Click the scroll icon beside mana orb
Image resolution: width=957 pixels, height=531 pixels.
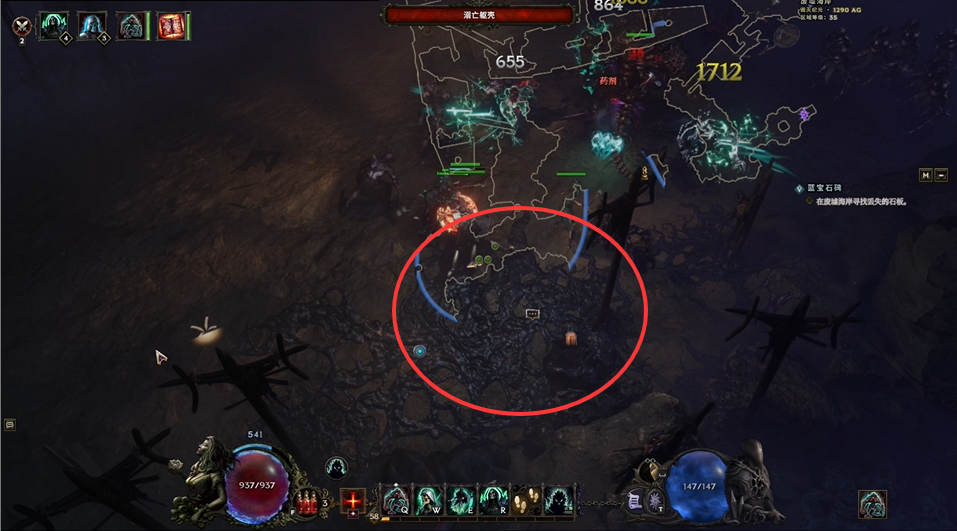click(x=633, y=499)
